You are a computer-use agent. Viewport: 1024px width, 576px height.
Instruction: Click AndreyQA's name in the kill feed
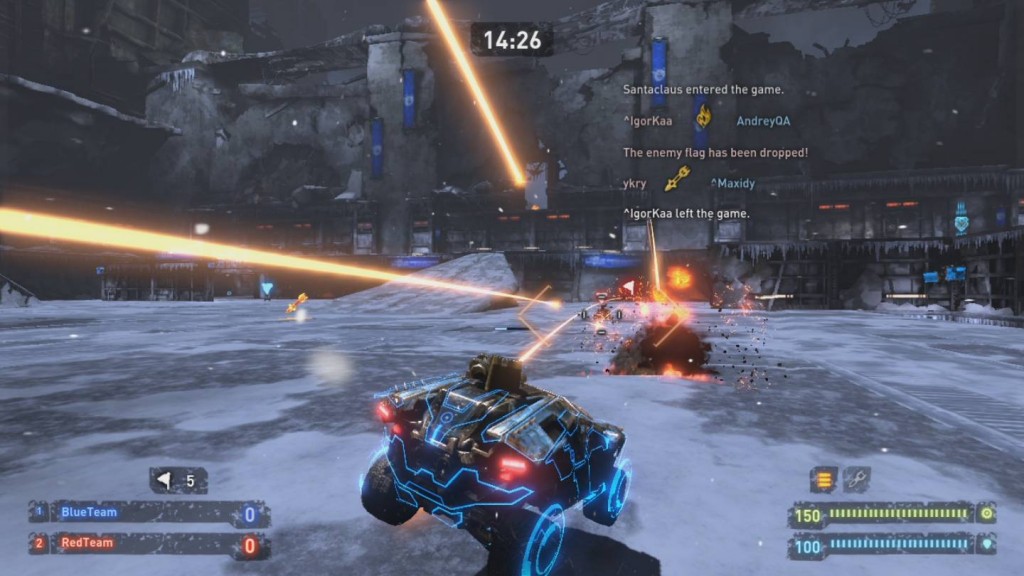click(763, 121)
